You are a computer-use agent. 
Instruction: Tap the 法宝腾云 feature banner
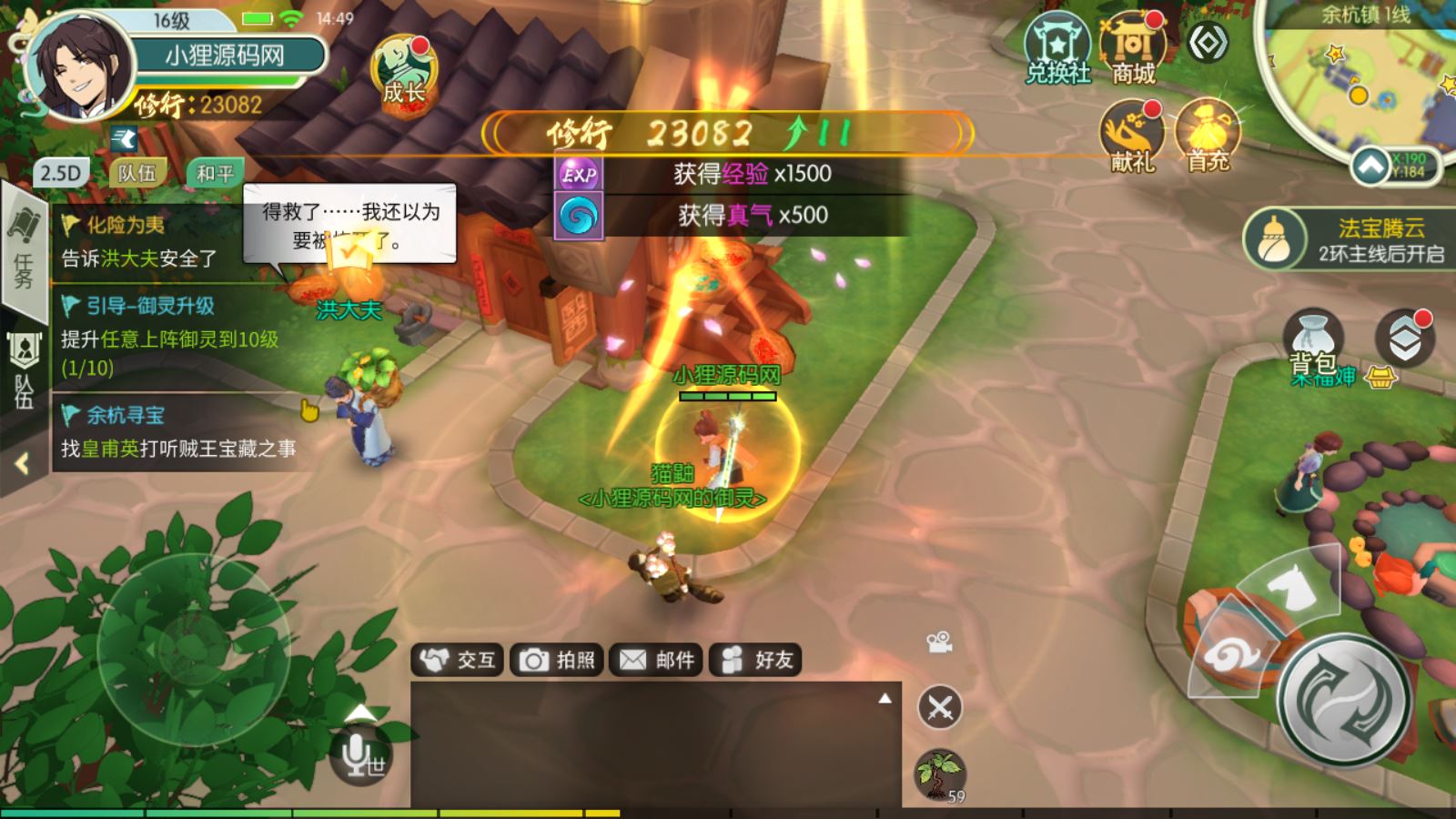(1347, 239)
